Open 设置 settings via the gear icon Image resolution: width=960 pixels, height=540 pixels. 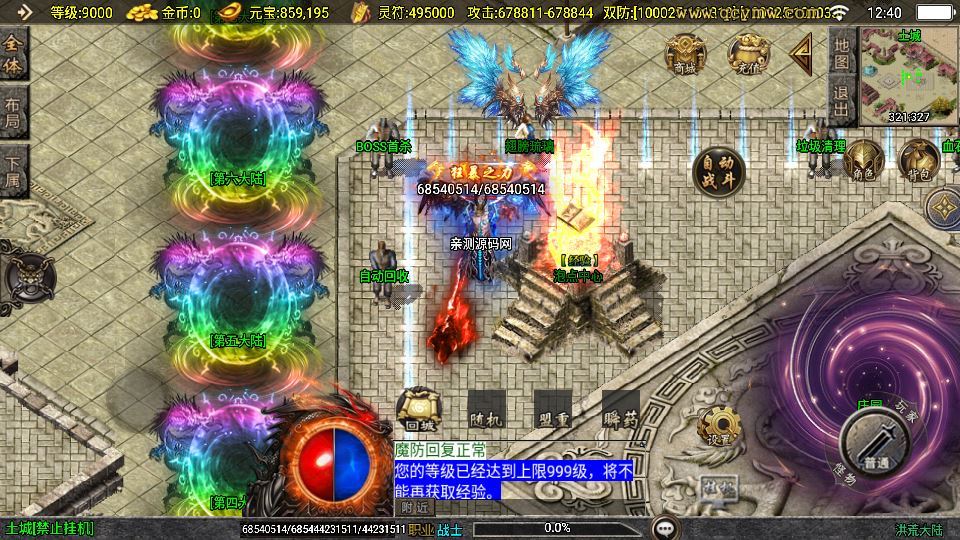point(718,427)
